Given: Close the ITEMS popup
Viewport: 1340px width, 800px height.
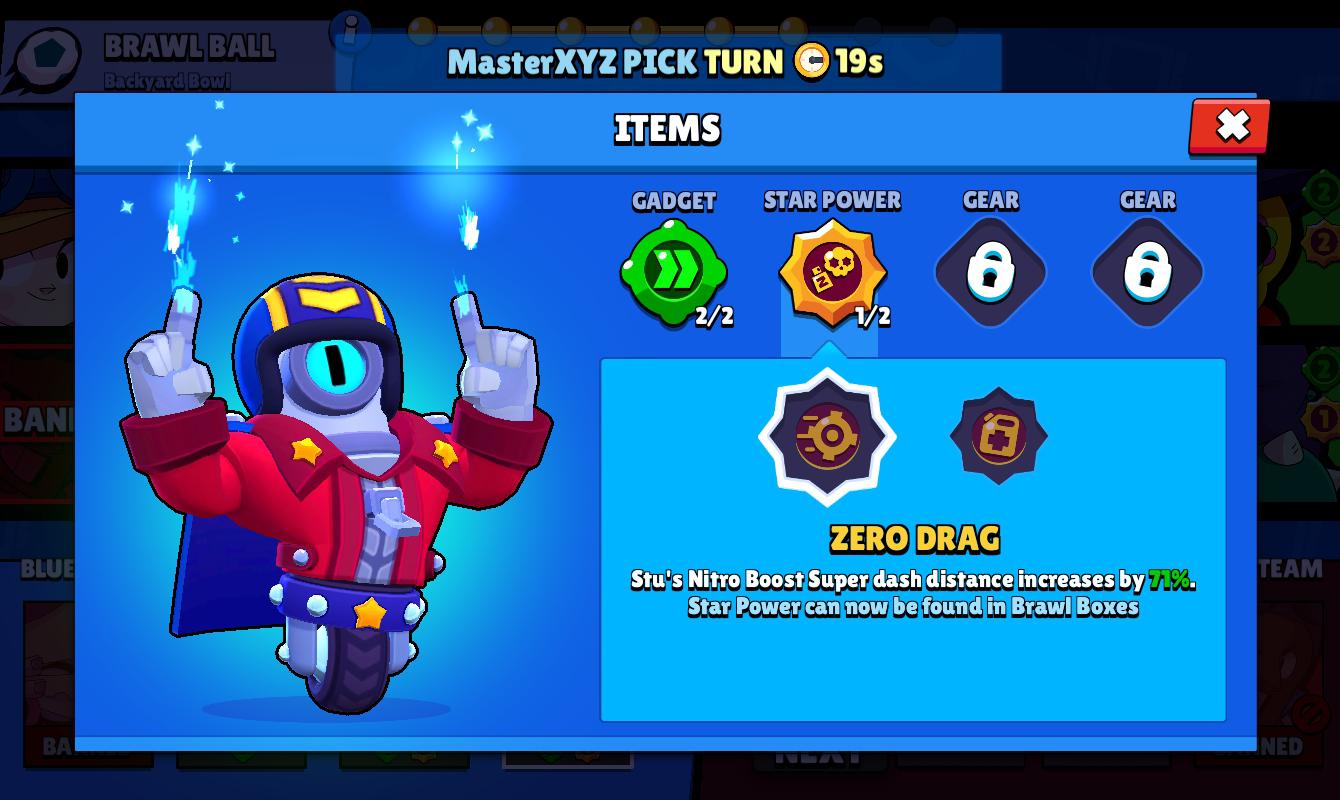Looking at the screenshot, I should 1228,127.
